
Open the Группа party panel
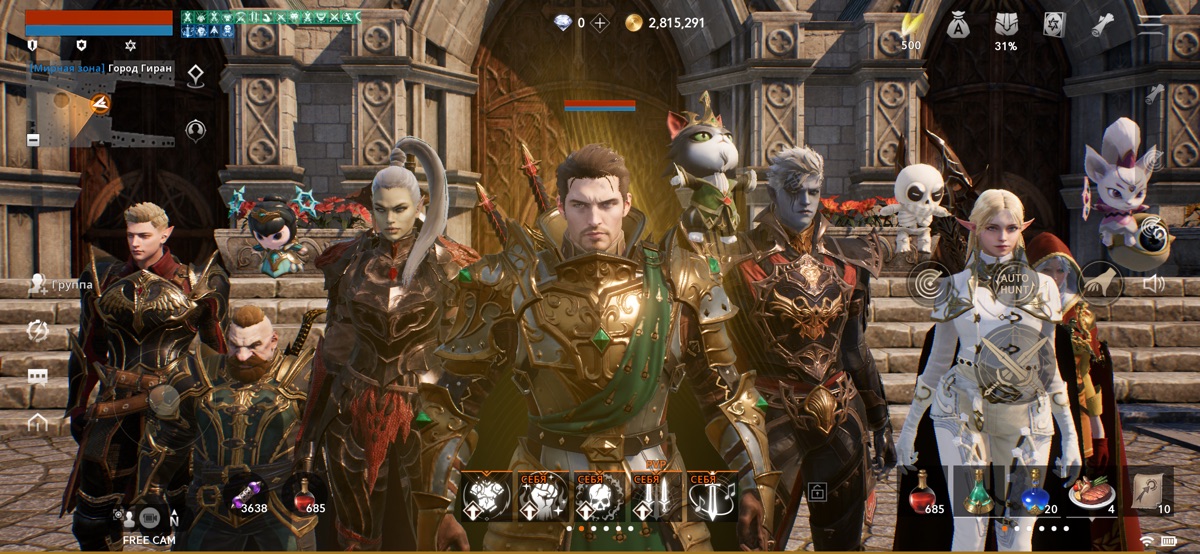pyautogui.click(x=60, y=285)
